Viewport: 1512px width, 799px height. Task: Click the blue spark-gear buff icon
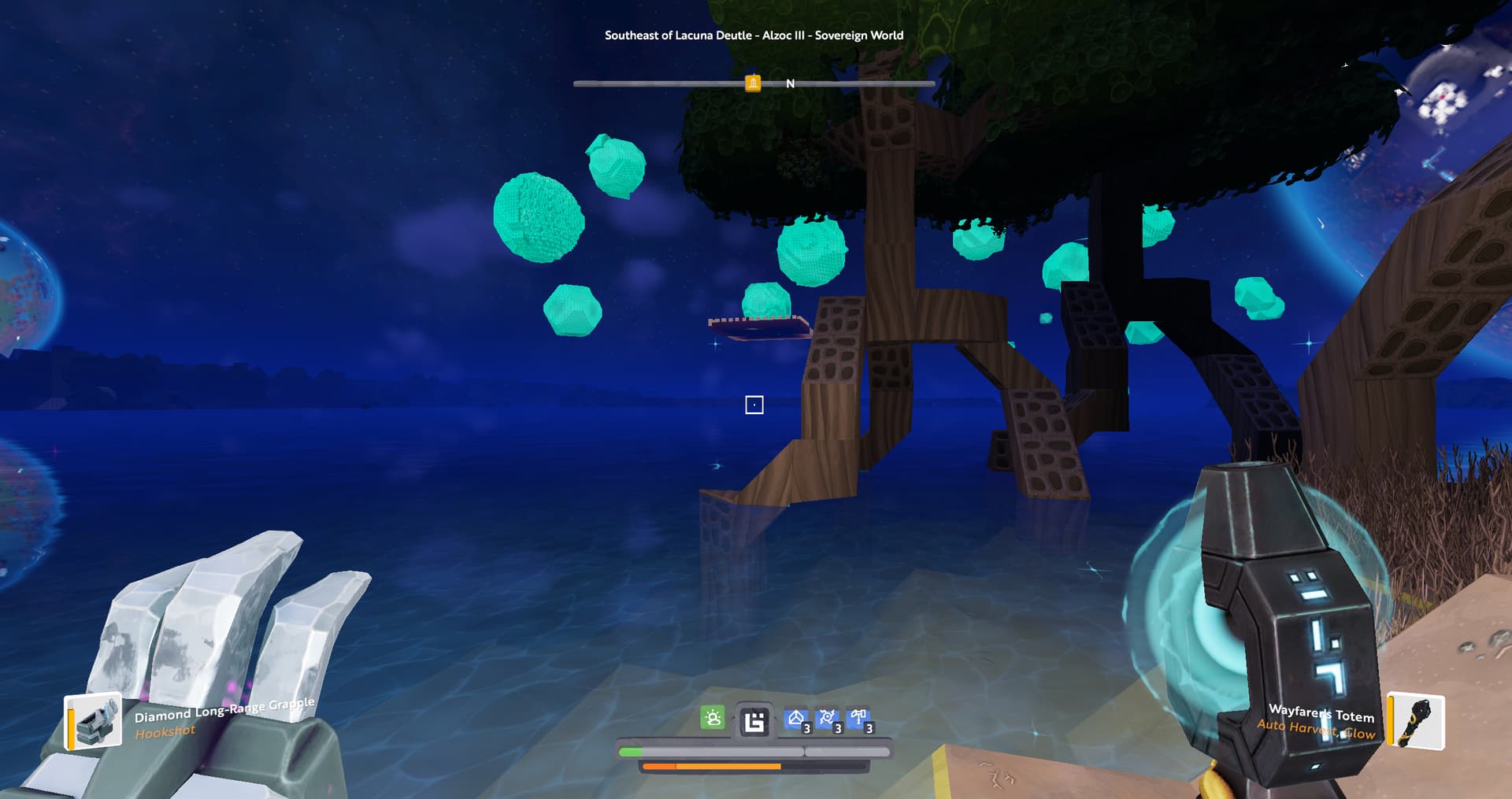click(x=828, y=719)
